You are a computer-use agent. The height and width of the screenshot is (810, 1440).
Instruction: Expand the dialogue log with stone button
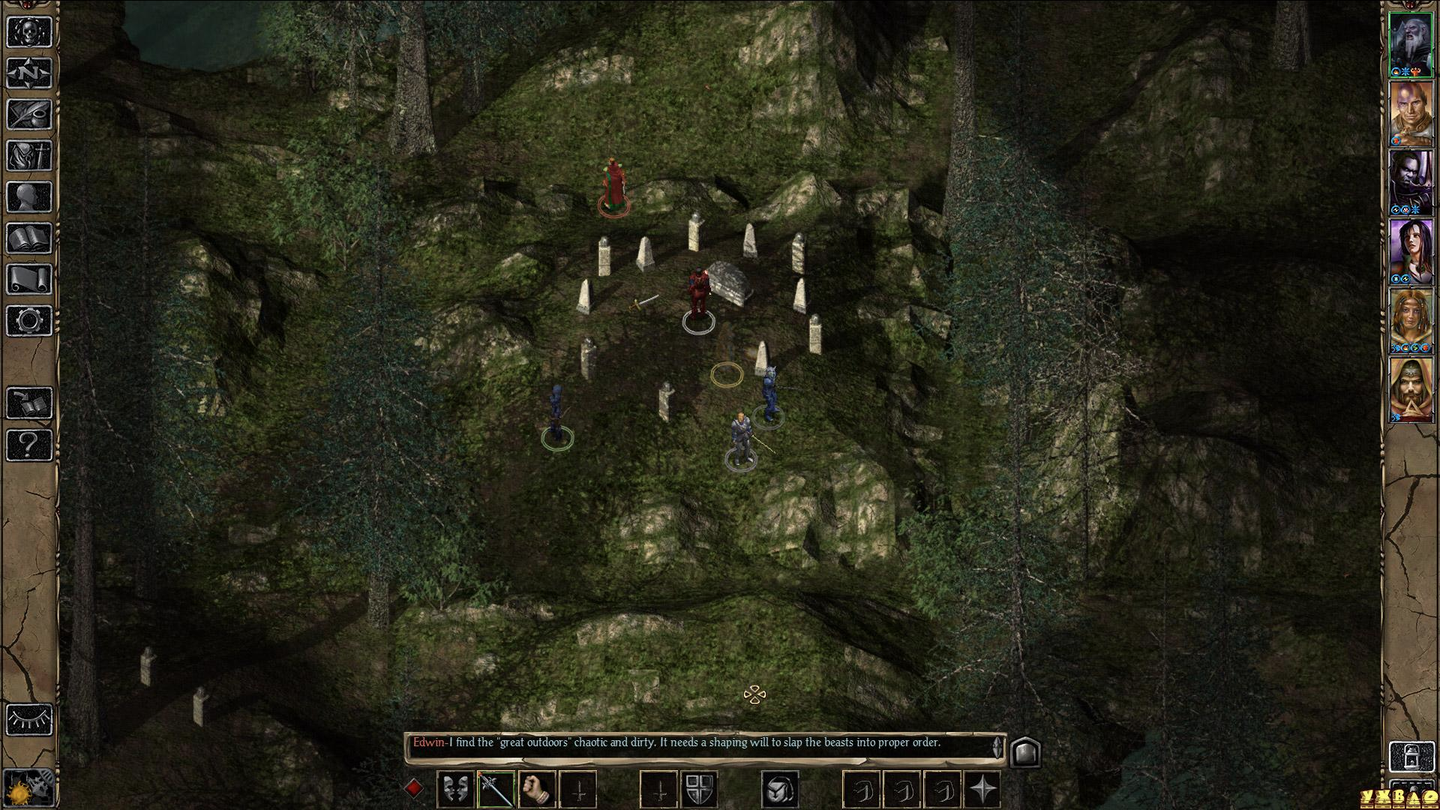tap(1025, 751)
